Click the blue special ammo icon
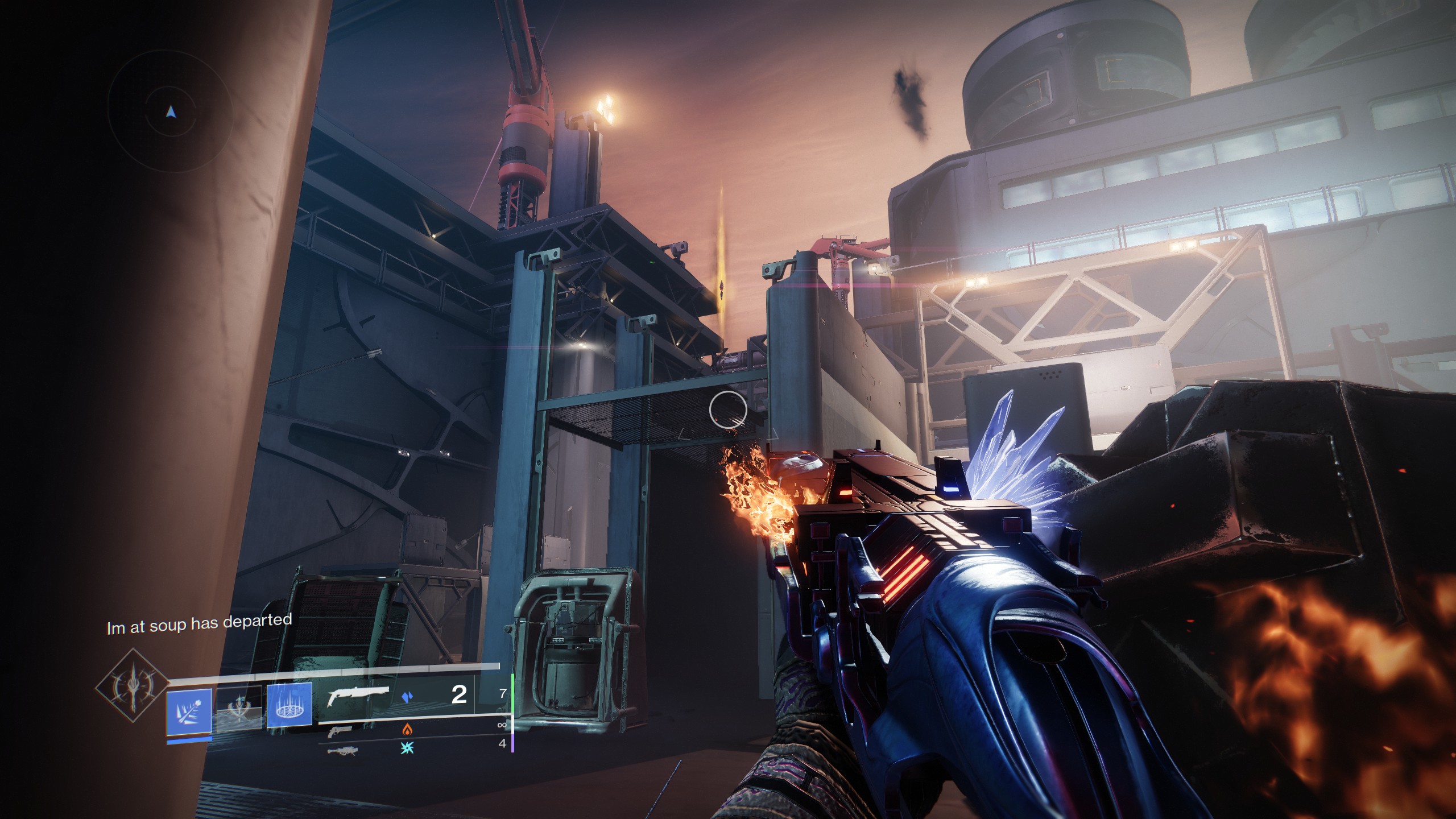 pyautogui.click(x=407, y=697)
